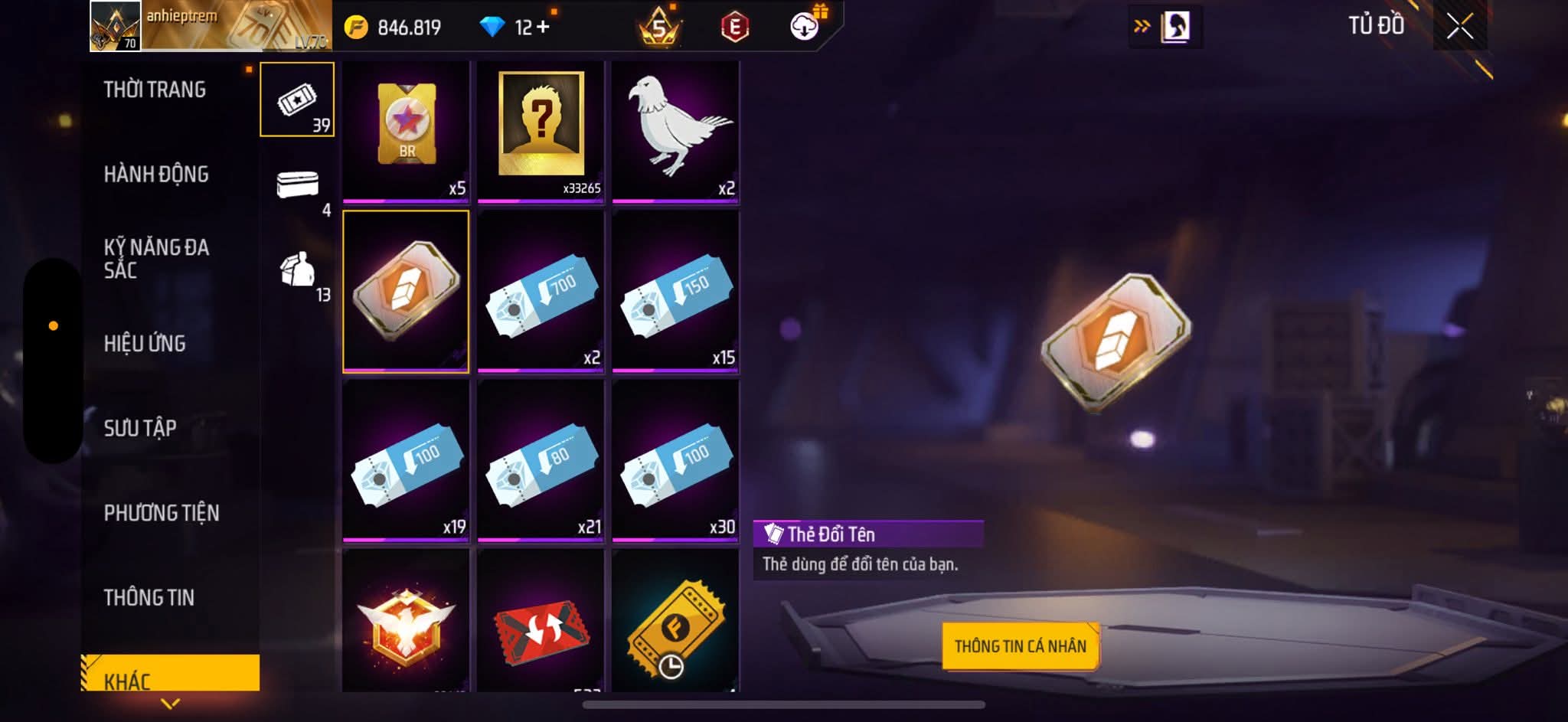Image resolution: width=1568 pixels, height=722 pixels.
Task: Select the BR rank card item
Action: [406, 130]
